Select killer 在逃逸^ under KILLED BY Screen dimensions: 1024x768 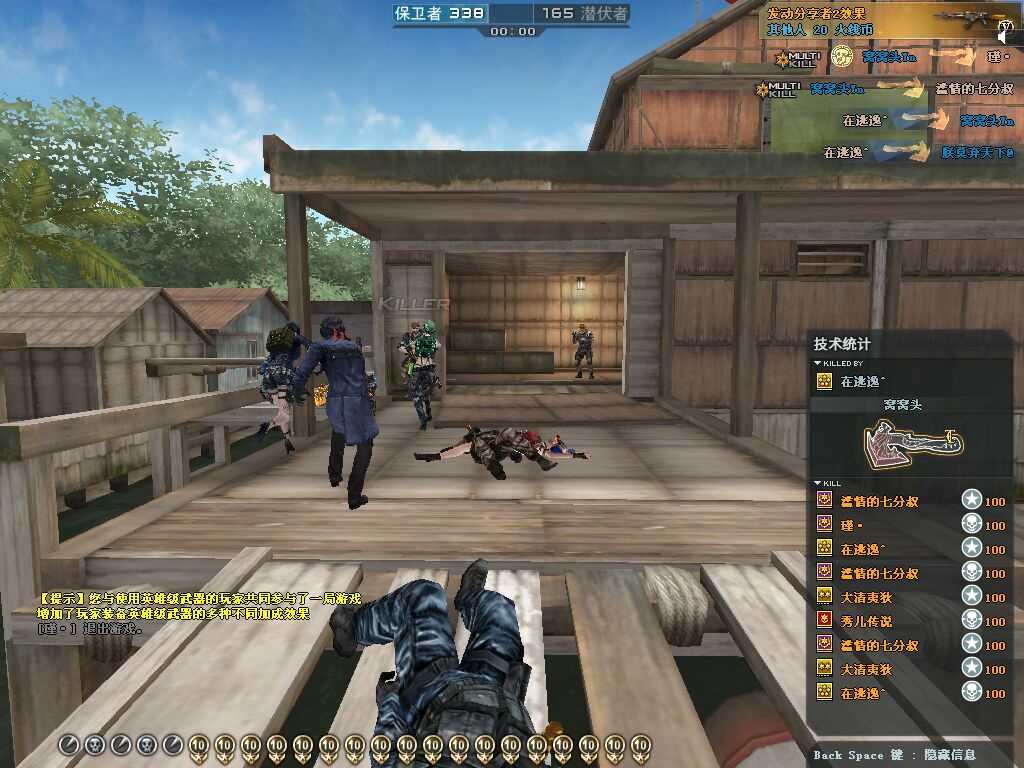point(862,381)
